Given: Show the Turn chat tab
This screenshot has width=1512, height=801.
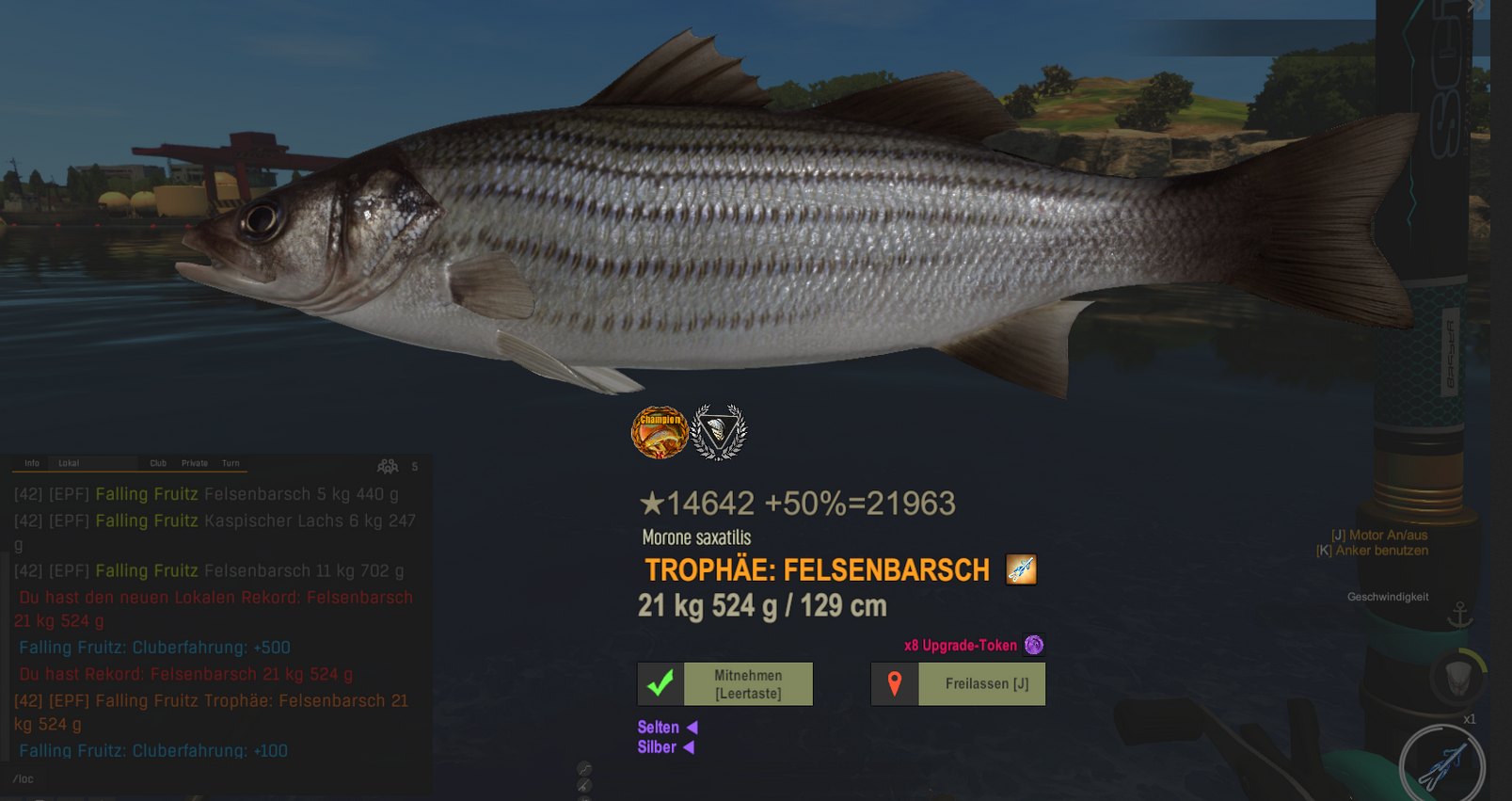Looking at the screenshot, I should pyautogui.click(x=231, y=463).
